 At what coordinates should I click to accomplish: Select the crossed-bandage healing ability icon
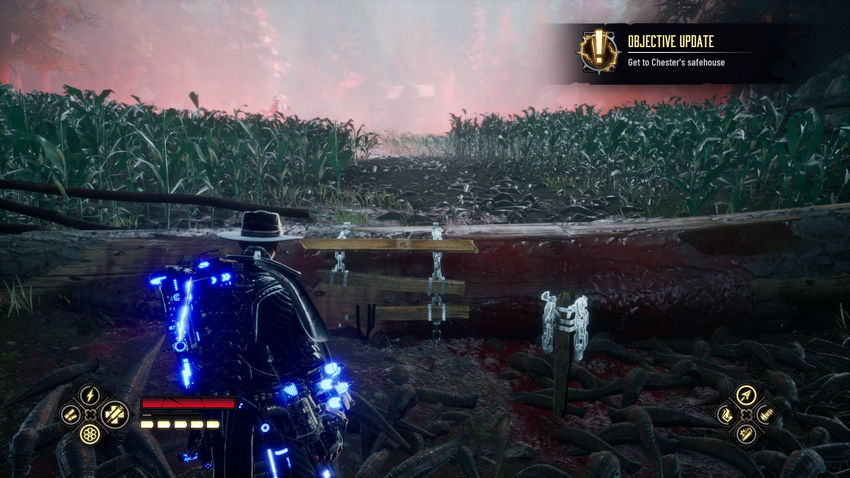[113, 412]
